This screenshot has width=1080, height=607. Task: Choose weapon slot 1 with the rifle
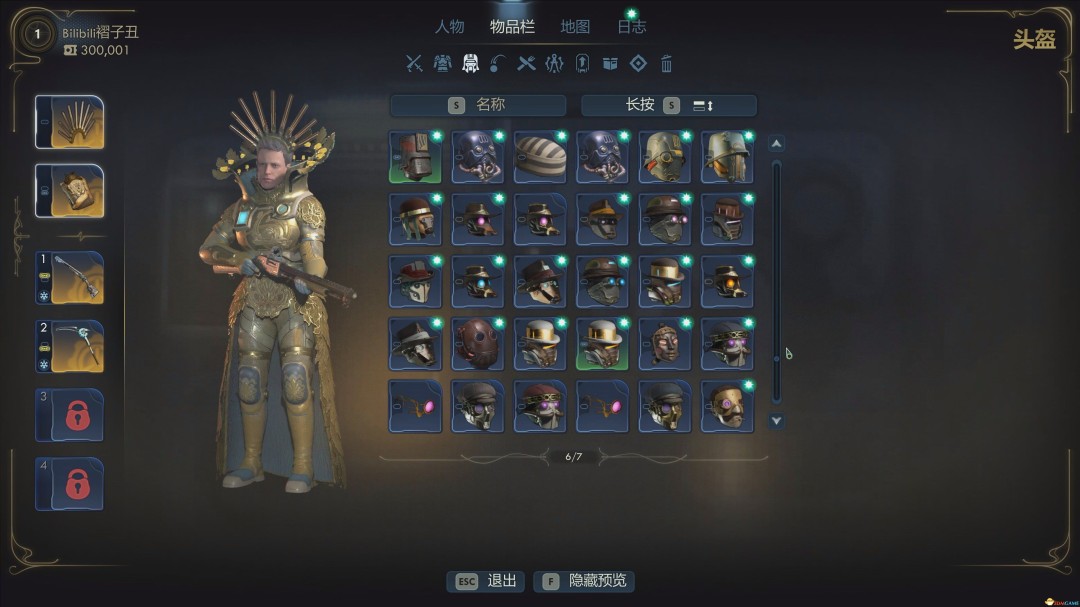click(x=69, y=278)
